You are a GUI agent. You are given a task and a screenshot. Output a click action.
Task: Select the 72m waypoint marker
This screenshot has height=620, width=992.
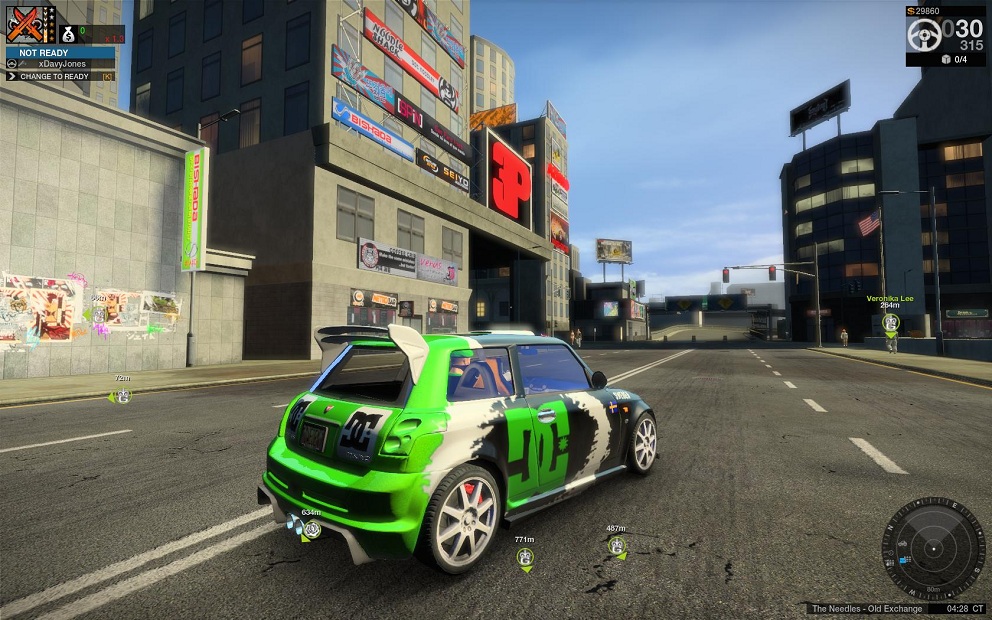[x=122, y=396]
